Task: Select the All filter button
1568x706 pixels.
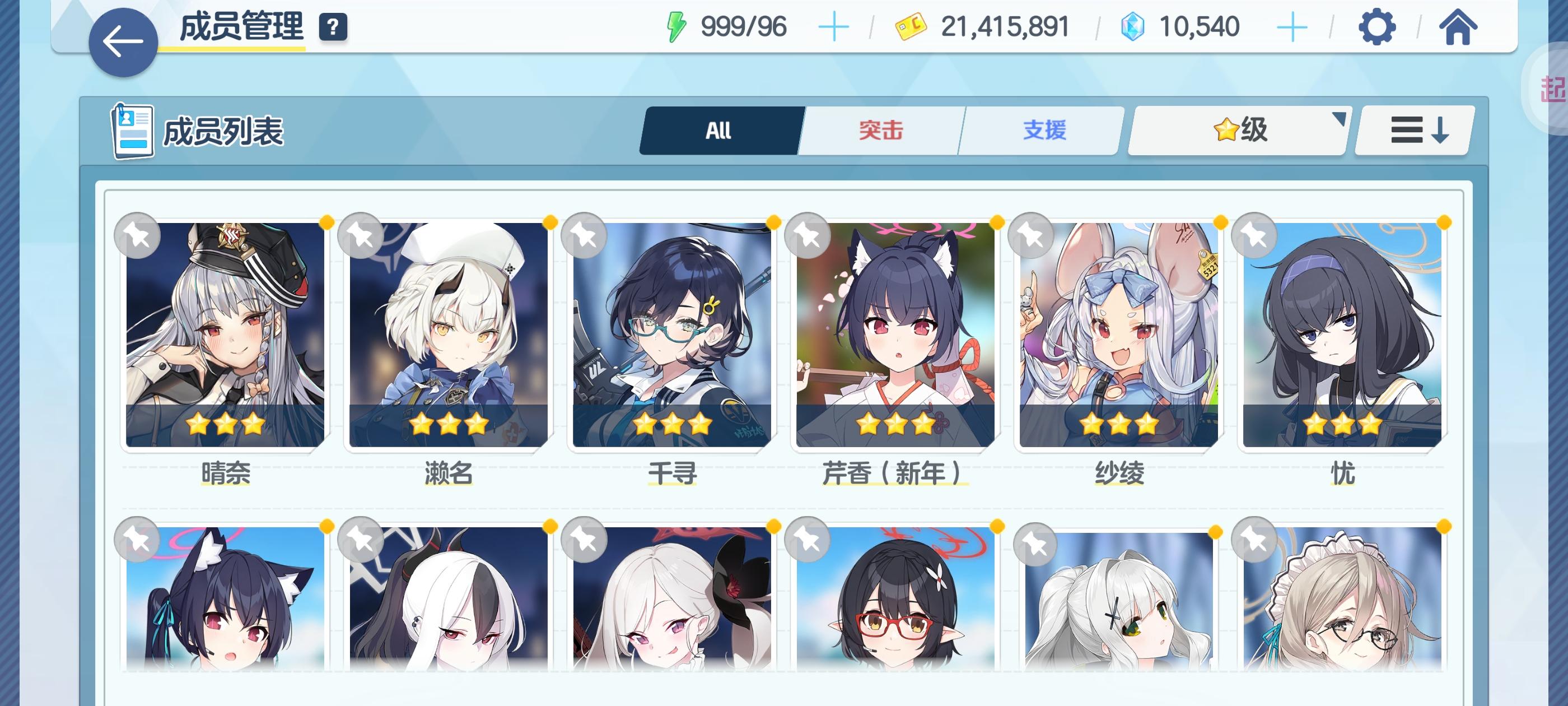Action: coord(718,130)
